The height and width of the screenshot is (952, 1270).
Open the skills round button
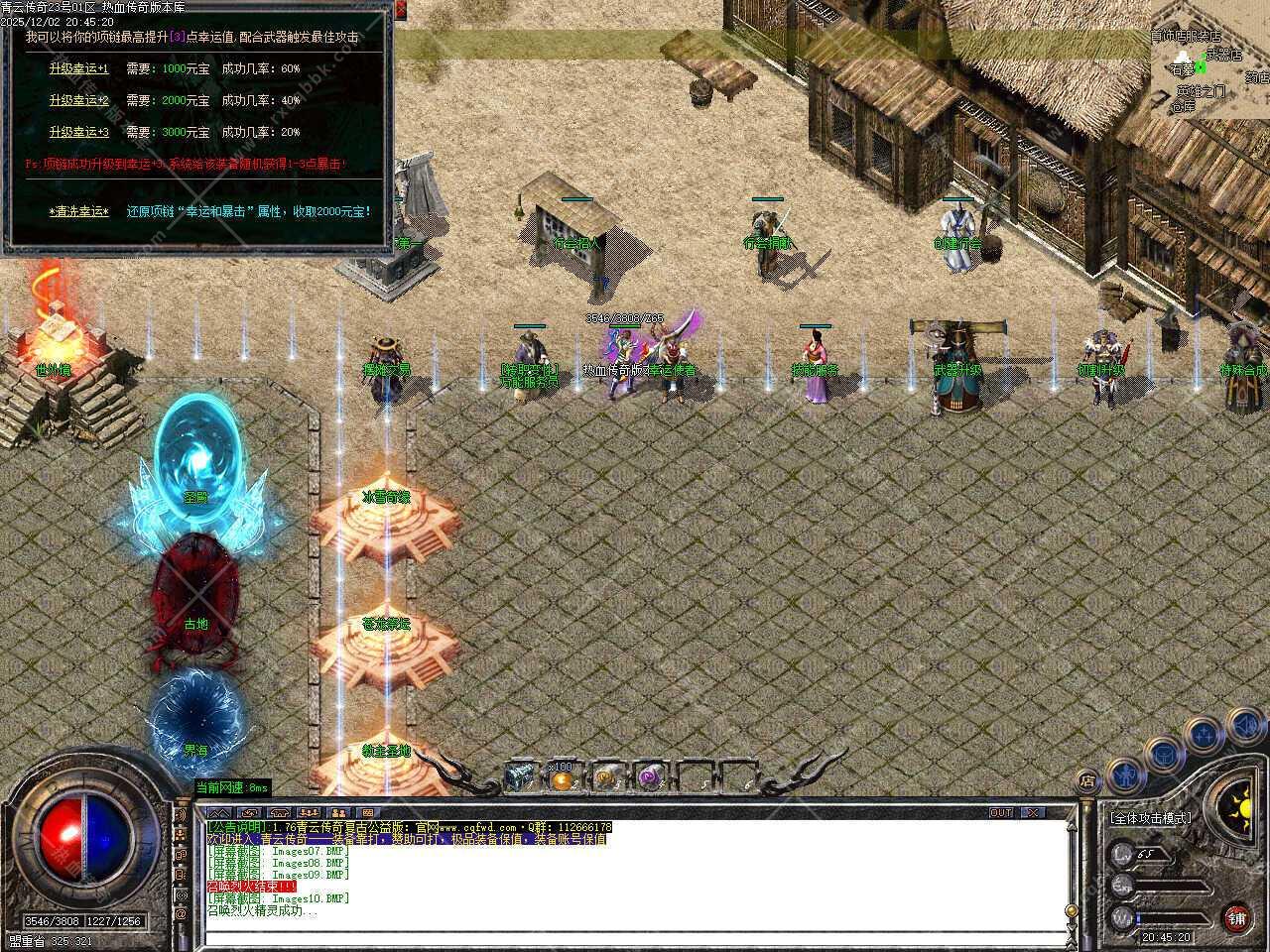pyautogui.click(x=1204, y=735)
